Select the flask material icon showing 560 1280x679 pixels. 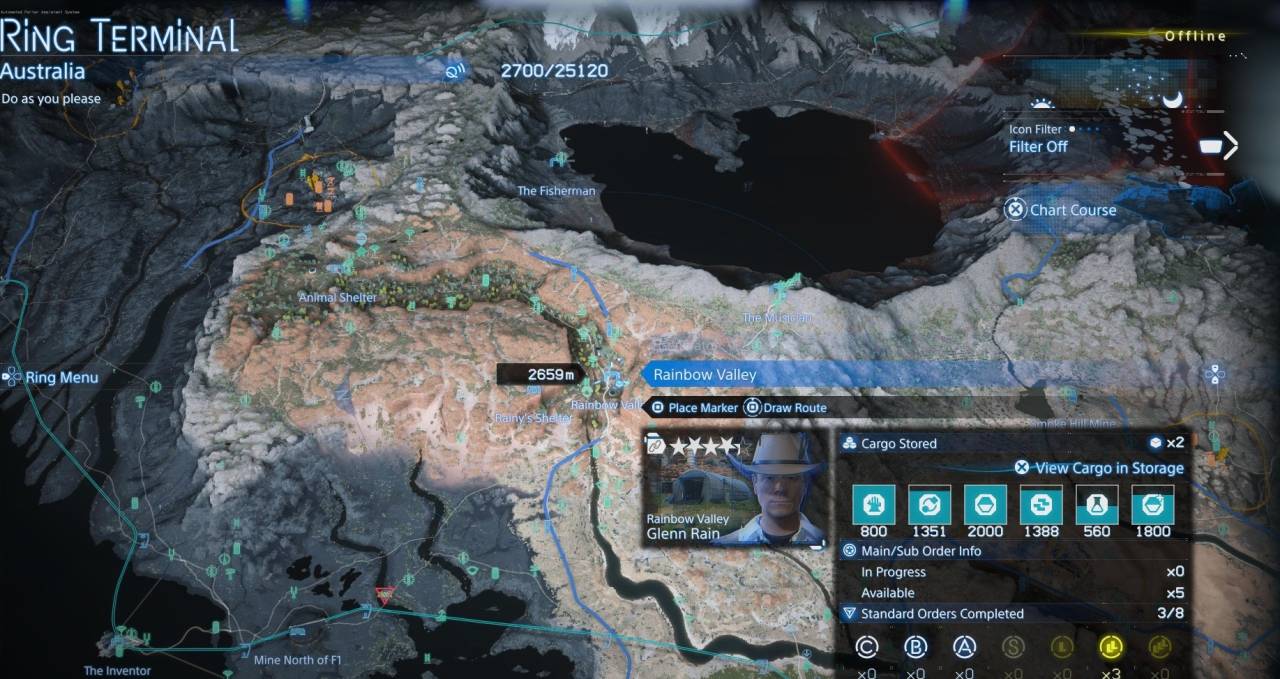1097,505
